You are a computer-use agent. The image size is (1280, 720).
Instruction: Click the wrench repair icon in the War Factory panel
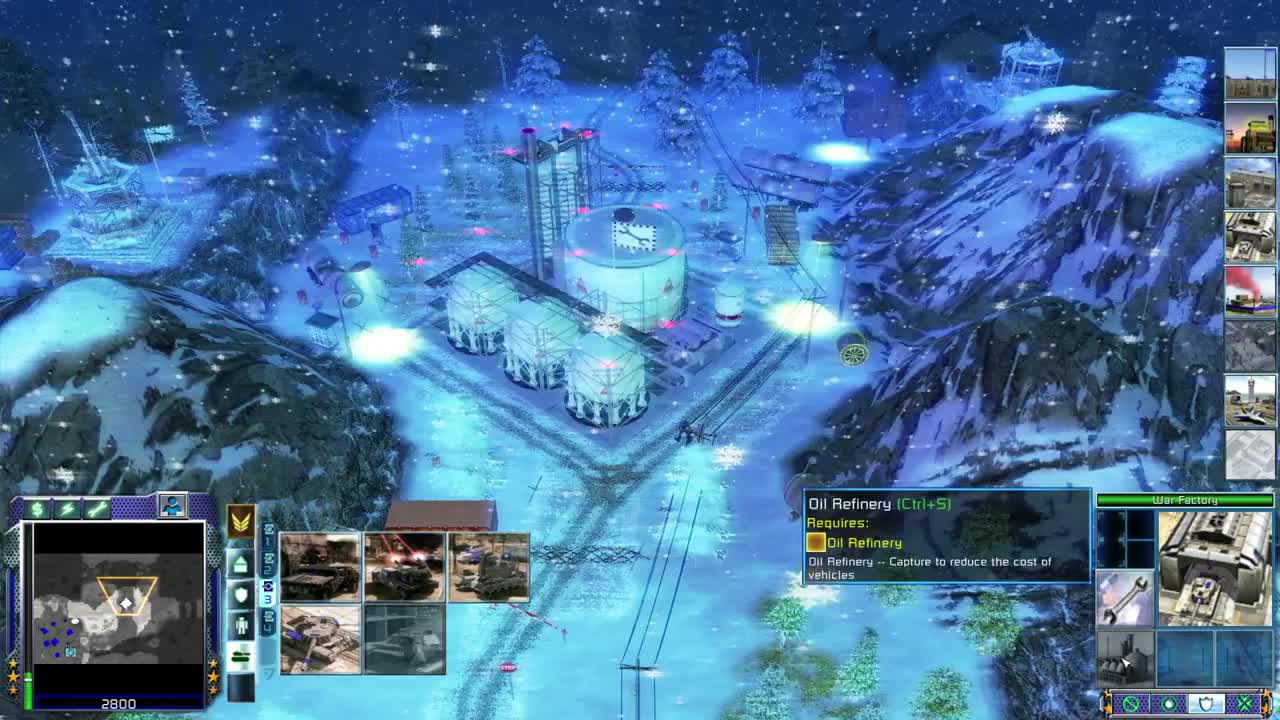(1127, 597)
